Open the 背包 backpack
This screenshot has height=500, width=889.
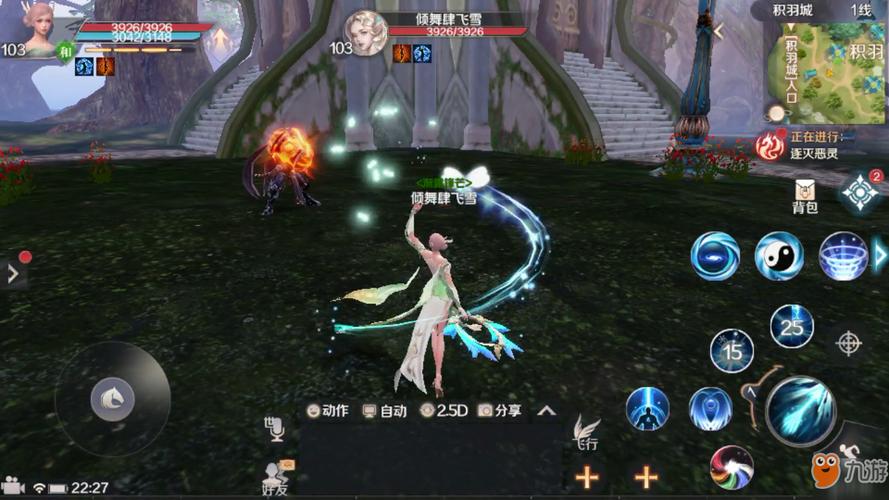[x=805, y=196]
